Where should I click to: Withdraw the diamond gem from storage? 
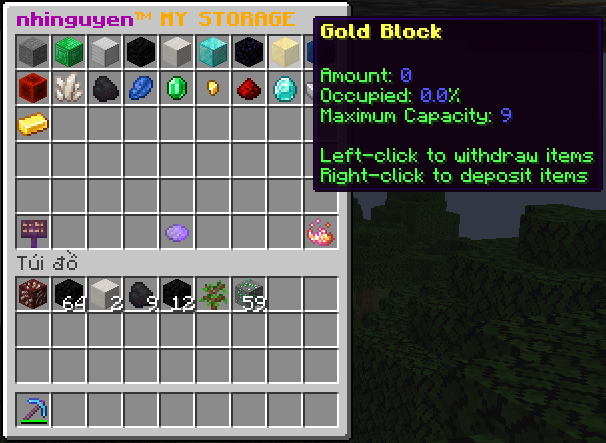285,88
